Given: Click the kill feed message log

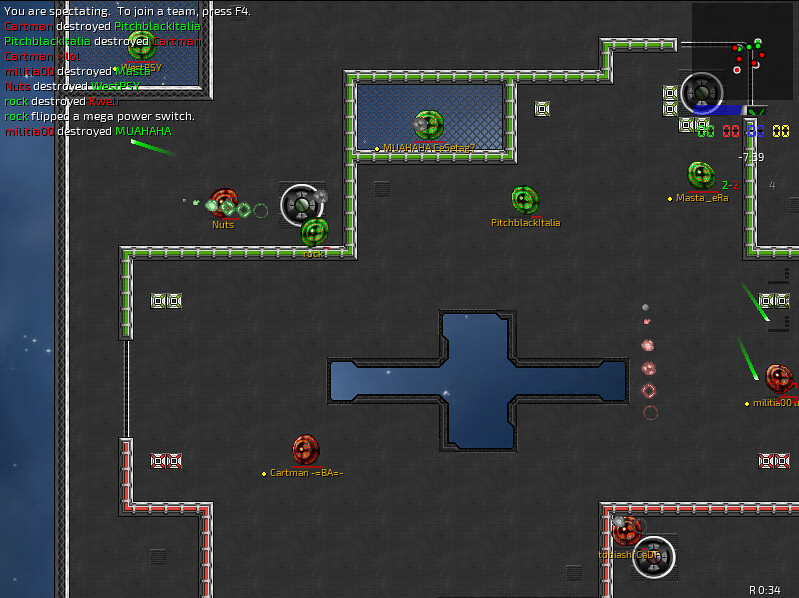Looking at the screenshot, I should click(x=100, y=71).
